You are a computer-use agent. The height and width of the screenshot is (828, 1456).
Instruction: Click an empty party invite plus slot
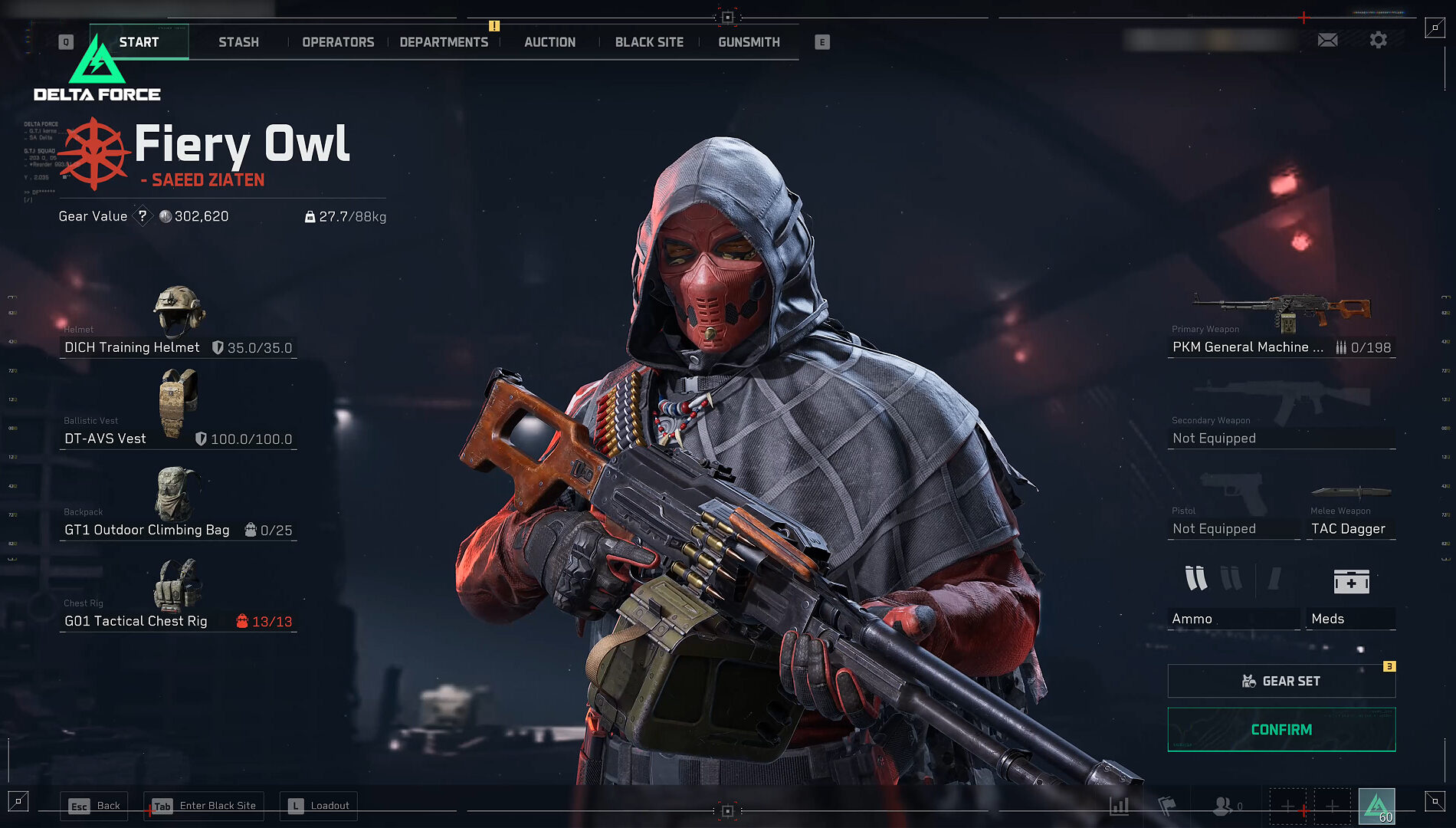(1290, 807)
